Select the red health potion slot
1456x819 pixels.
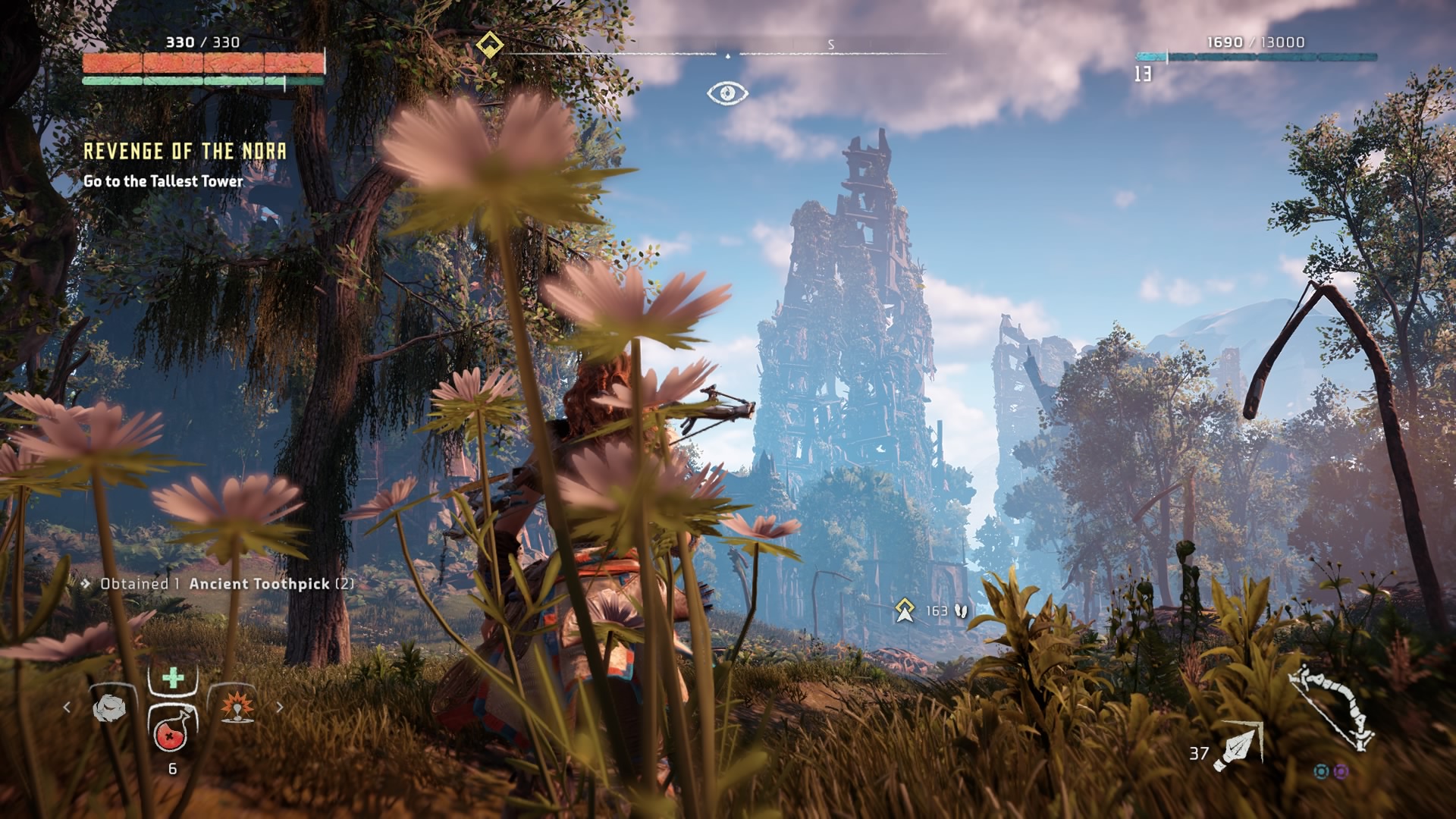point(172,731)
